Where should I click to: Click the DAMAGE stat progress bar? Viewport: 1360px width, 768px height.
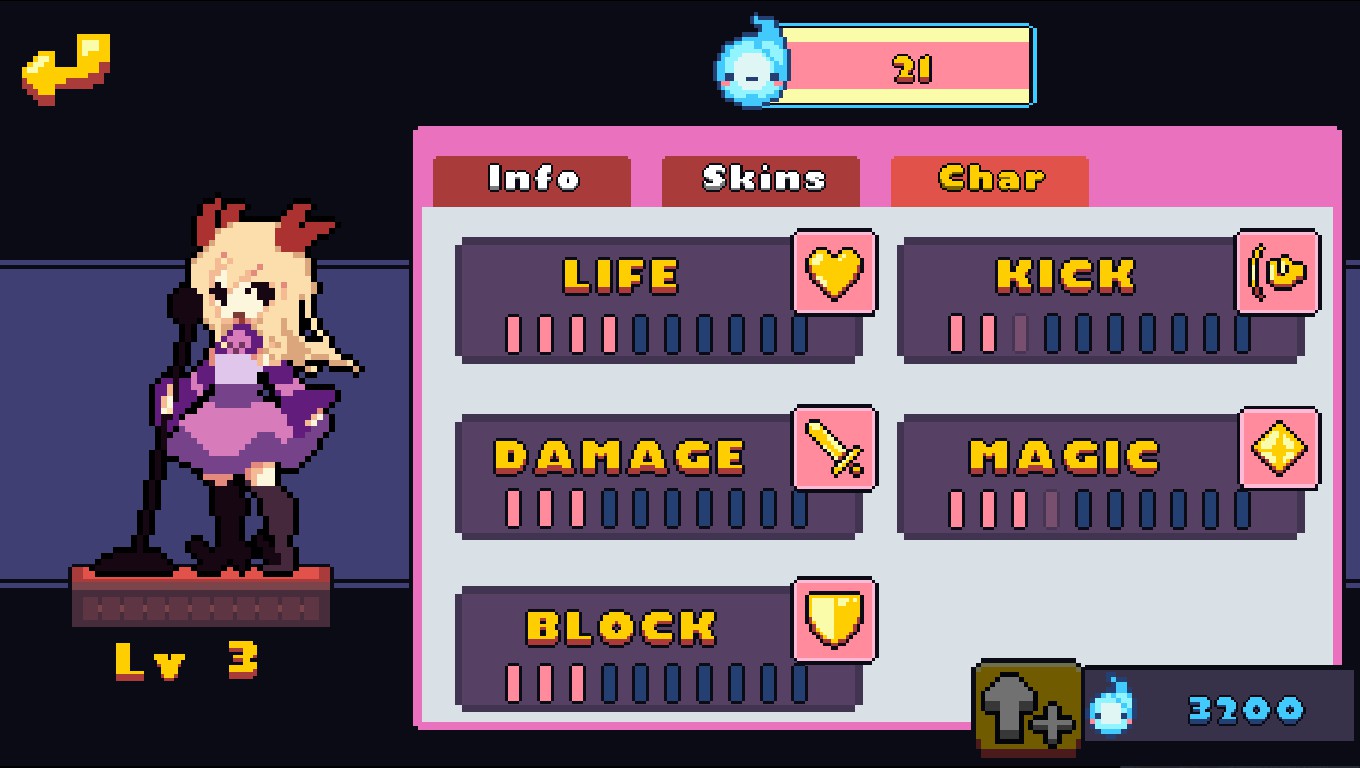[655, 509]
